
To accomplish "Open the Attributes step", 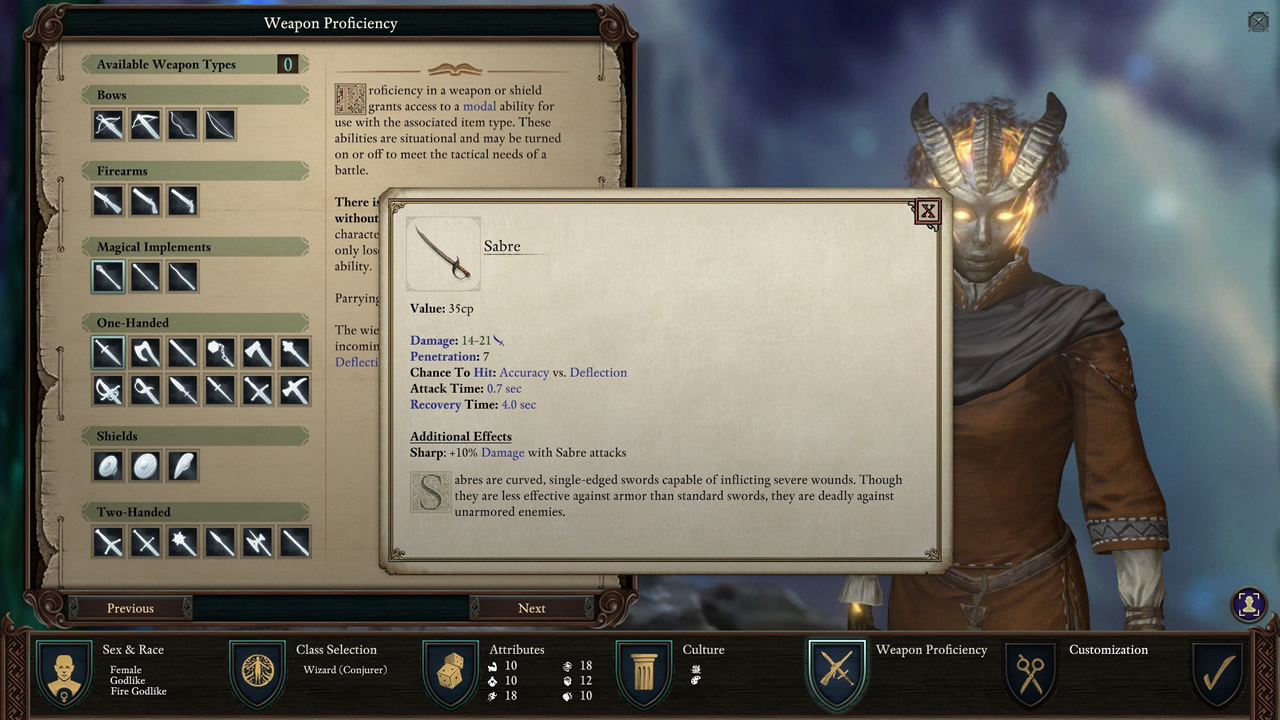I will [x=451, y=674].
